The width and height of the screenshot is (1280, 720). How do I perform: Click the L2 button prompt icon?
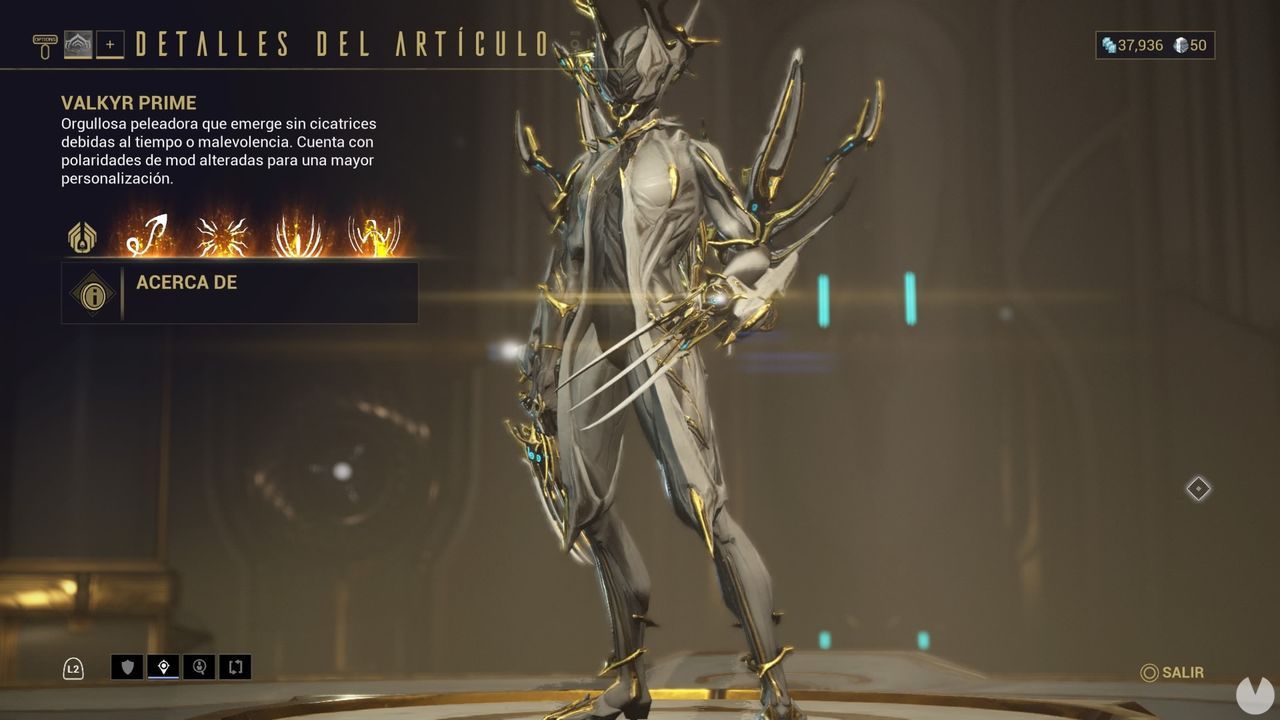tap(72, 667)
